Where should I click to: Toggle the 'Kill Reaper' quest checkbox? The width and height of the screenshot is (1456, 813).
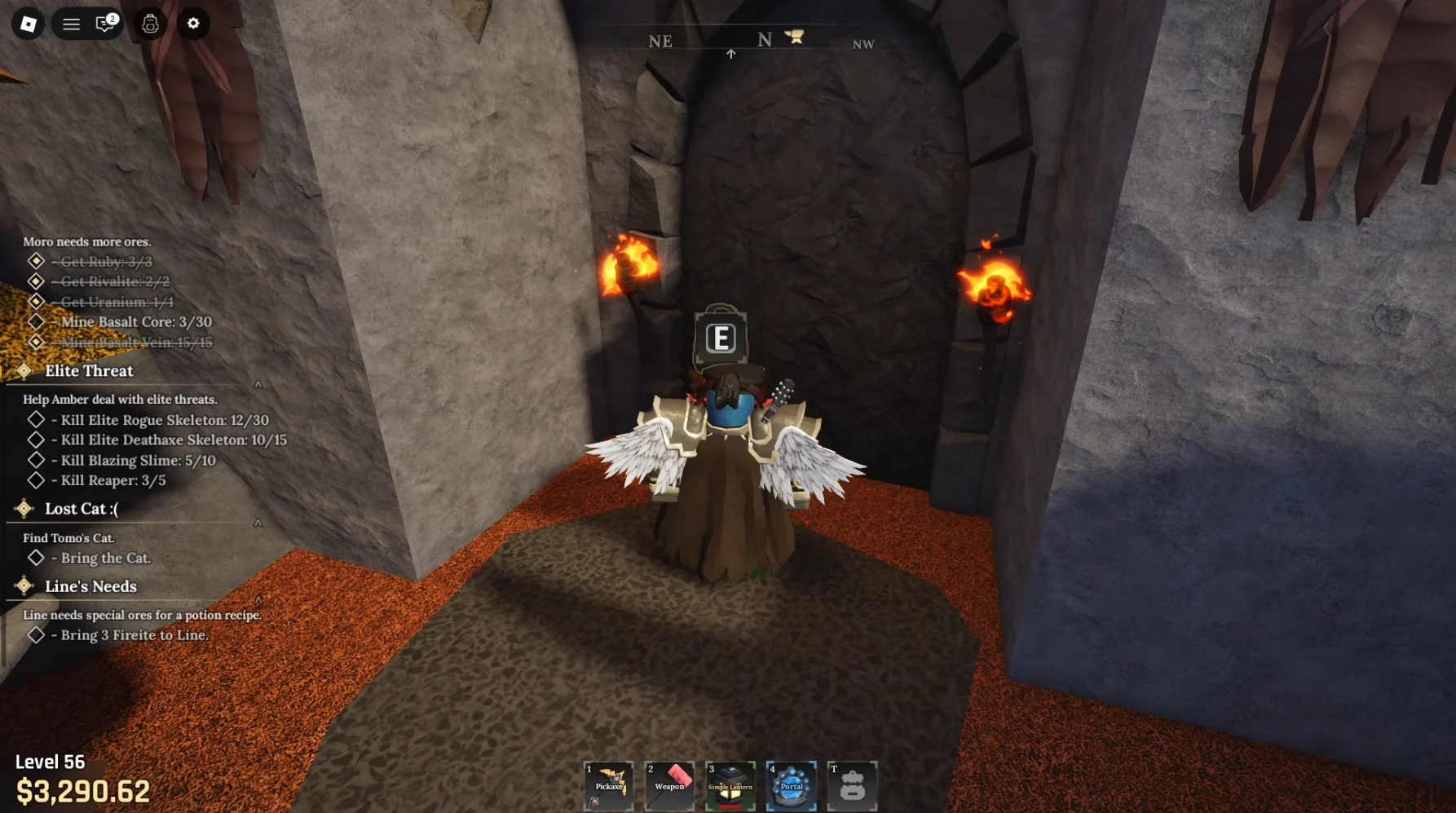coord(36,480)
